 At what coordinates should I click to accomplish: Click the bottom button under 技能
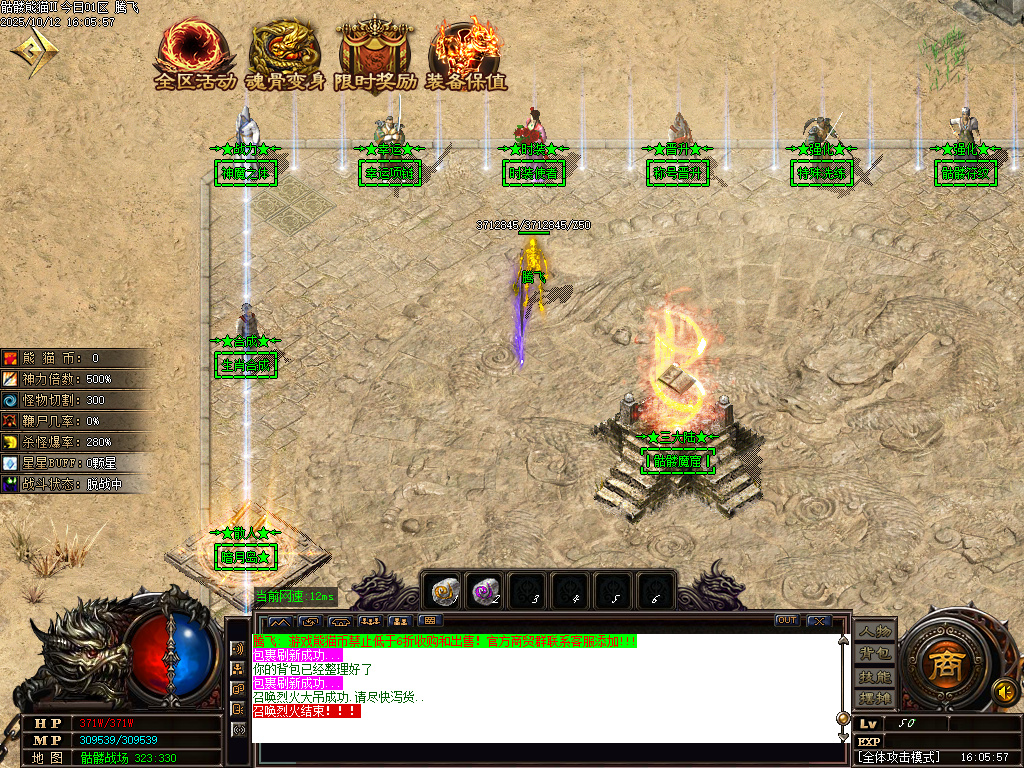coord(874,698)
